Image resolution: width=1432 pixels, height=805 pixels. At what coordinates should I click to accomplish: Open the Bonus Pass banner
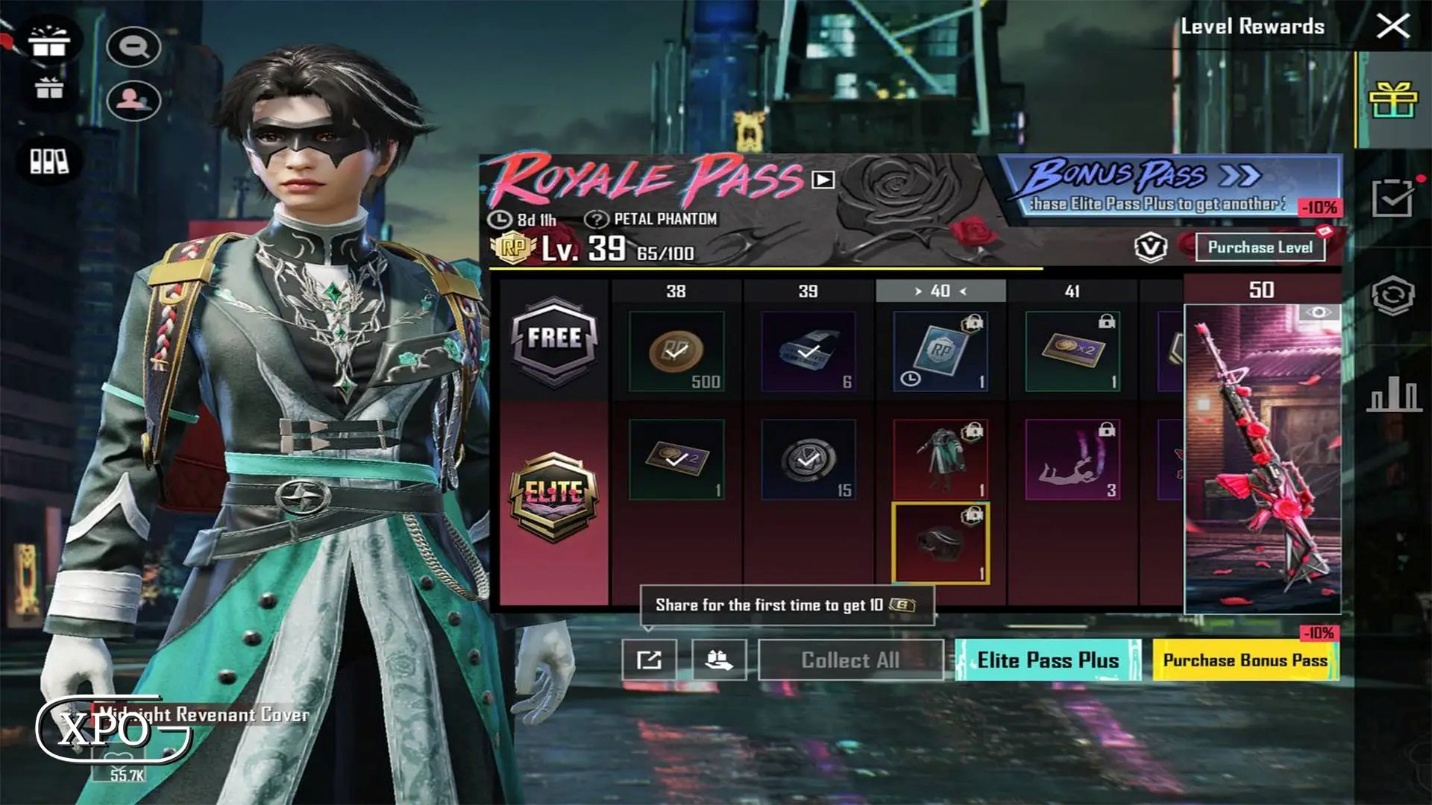(1170, 185)
